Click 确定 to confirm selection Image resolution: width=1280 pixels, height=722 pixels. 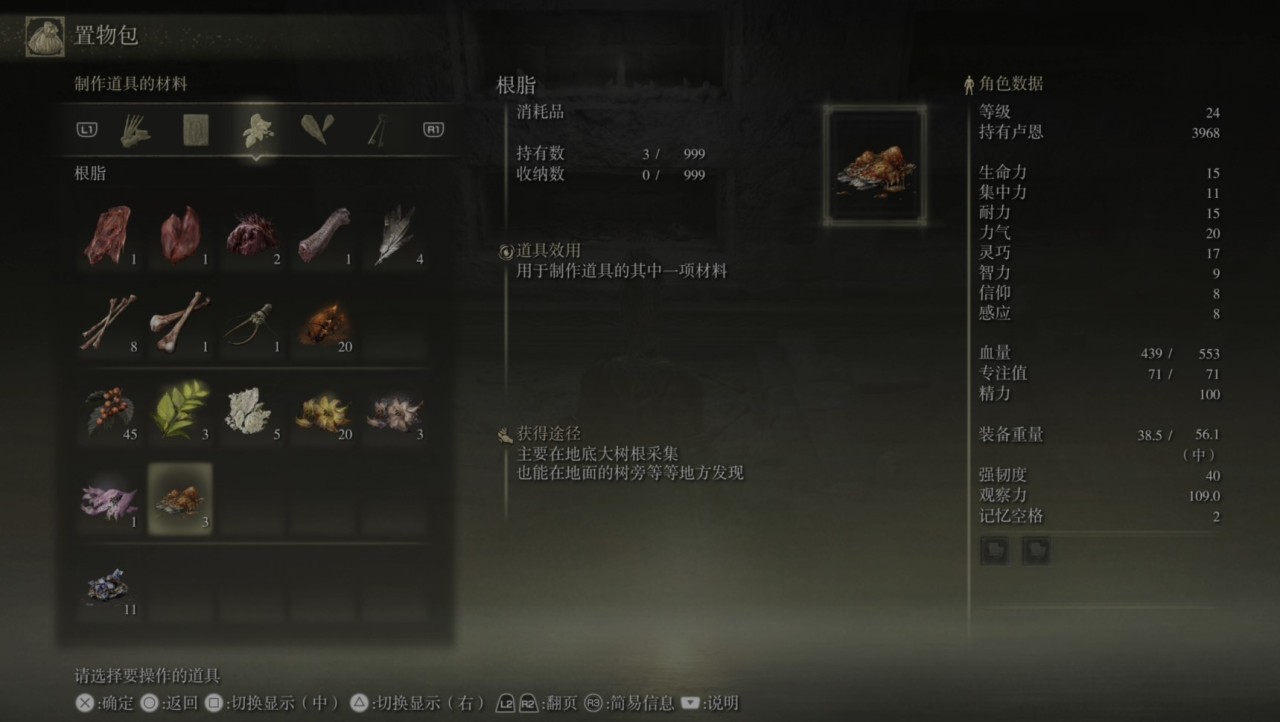pos(108,703)
